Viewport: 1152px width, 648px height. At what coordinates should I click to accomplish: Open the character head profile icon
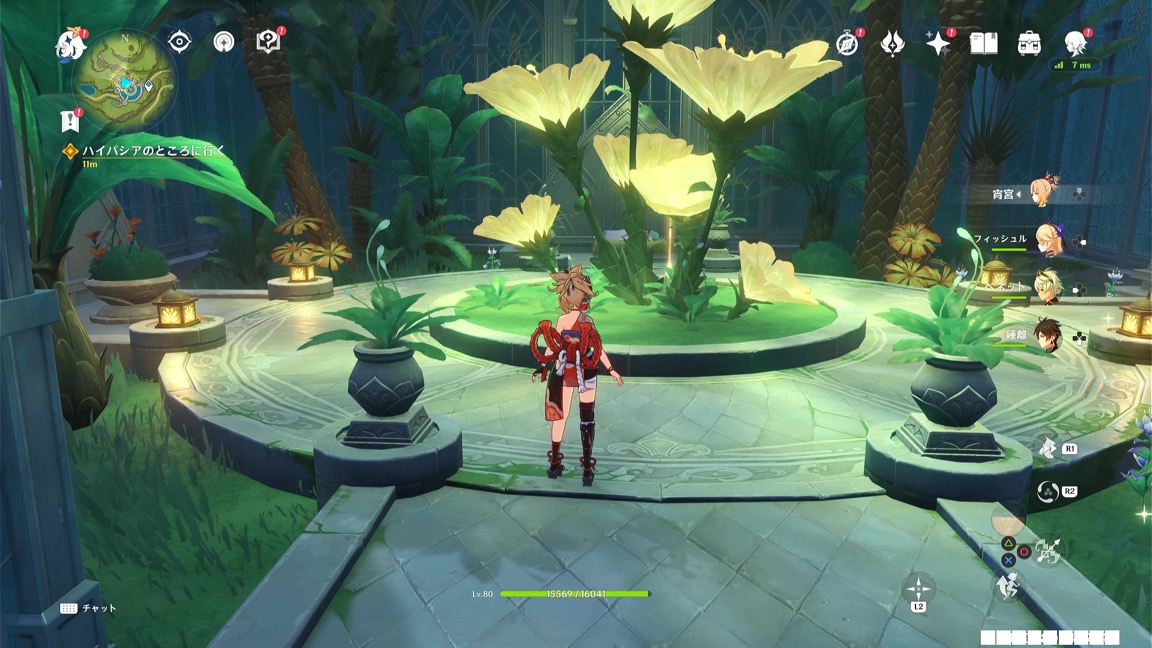click(x=1075, y=43)
